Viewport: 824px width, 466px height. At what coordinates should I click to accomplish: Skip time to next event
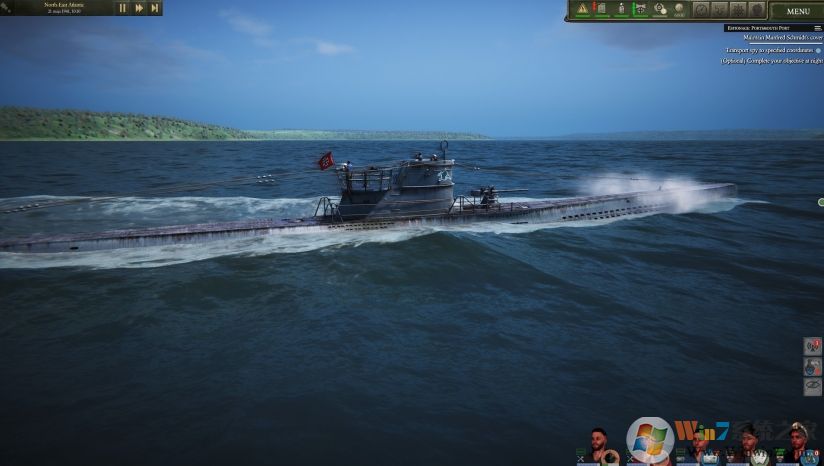(154, 8)
